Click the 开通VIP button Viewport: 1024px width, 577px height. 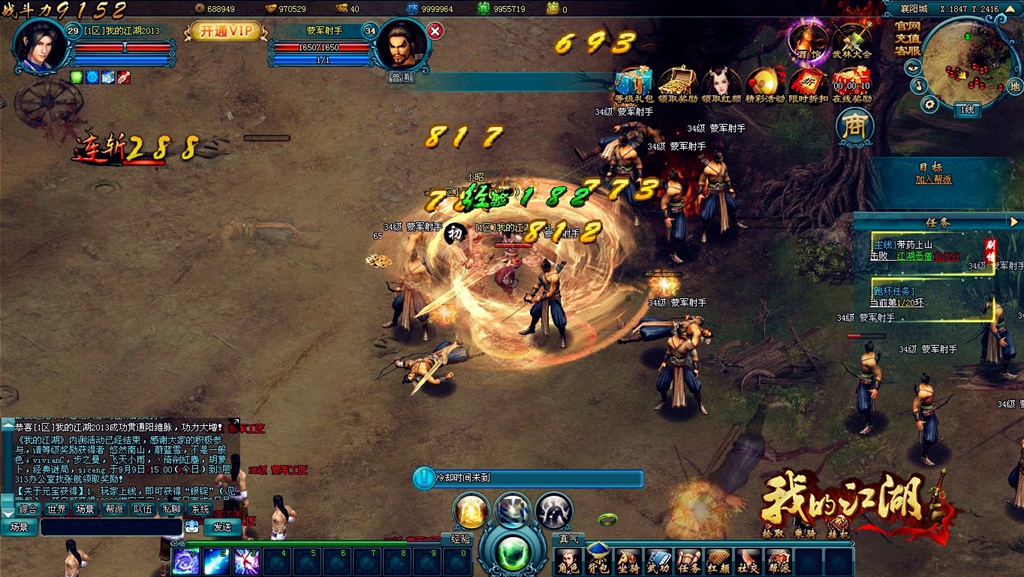(224, 31)
